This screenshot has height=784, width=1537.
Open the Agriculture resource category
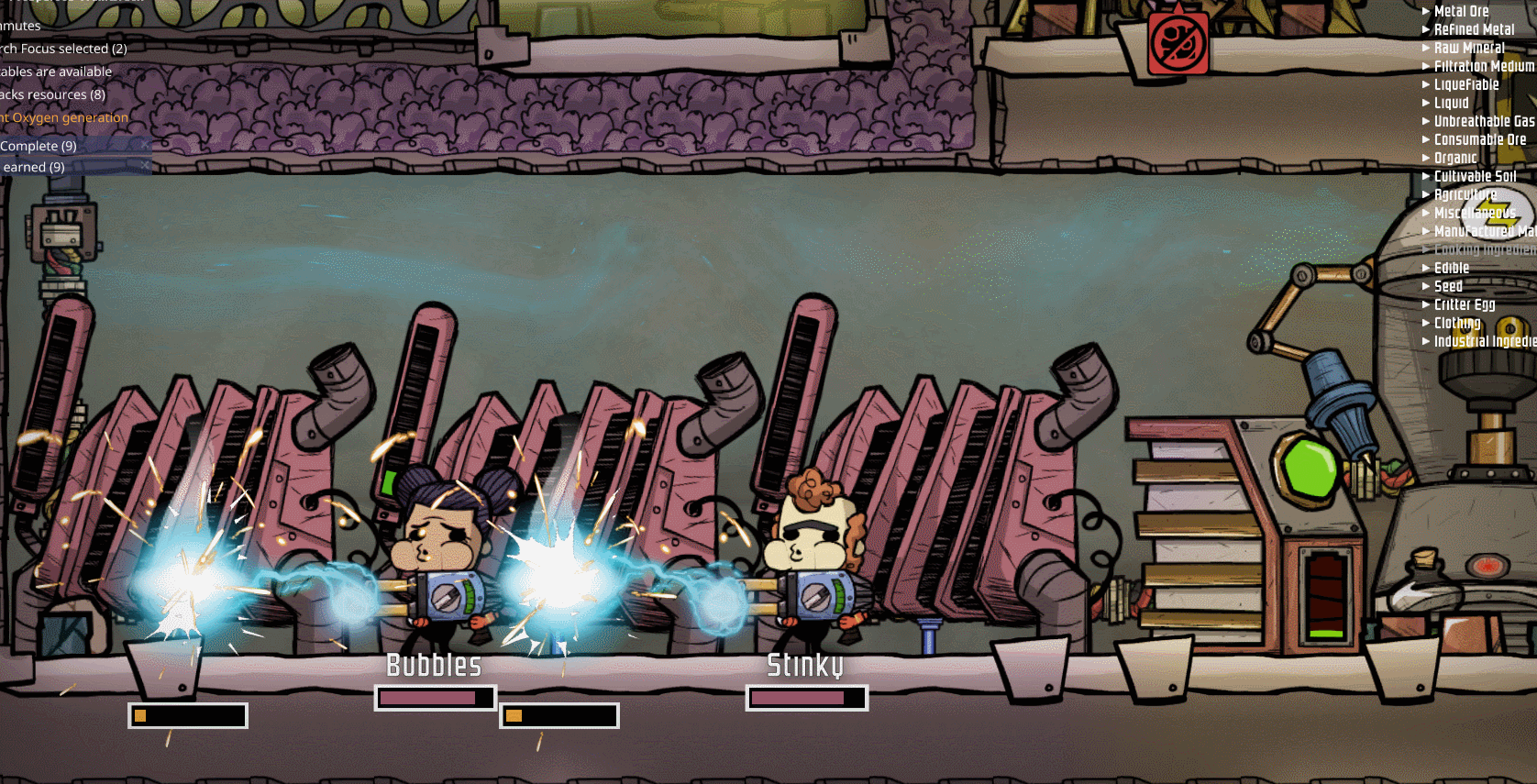click(x=1464, y=194)
